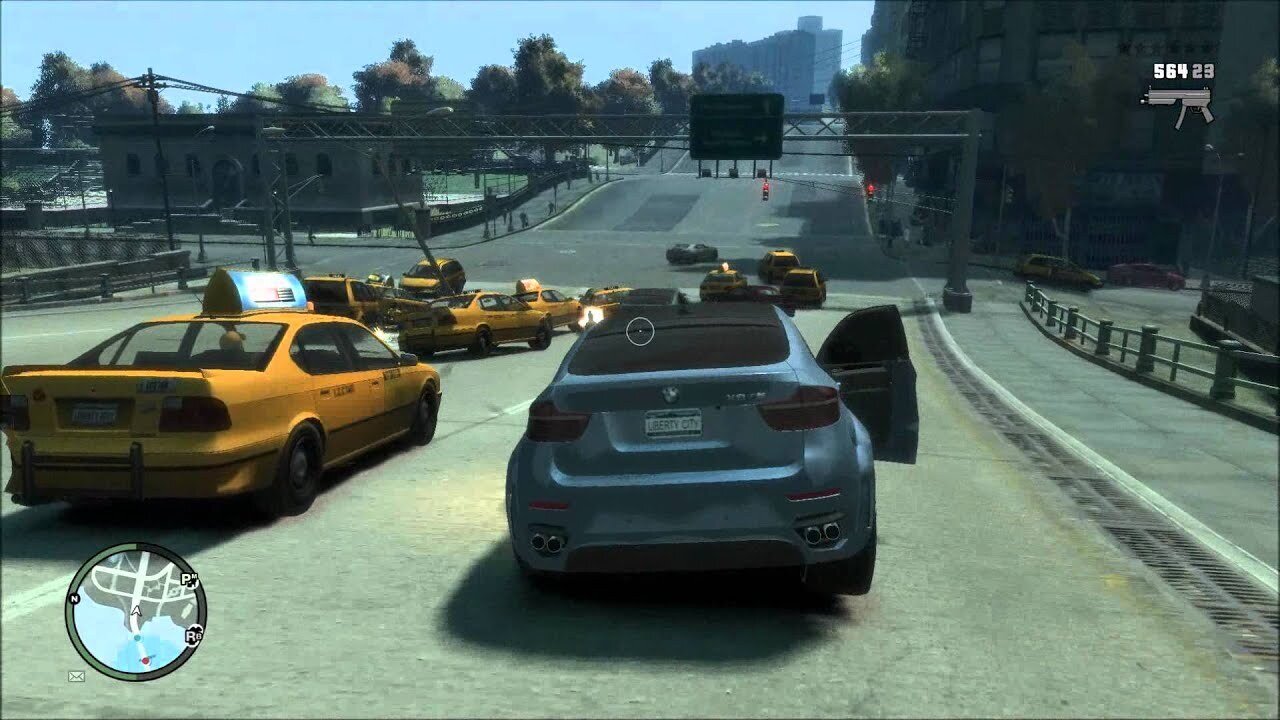
Task: Click the white player arrow in the radar center
Action: (136, 610)
